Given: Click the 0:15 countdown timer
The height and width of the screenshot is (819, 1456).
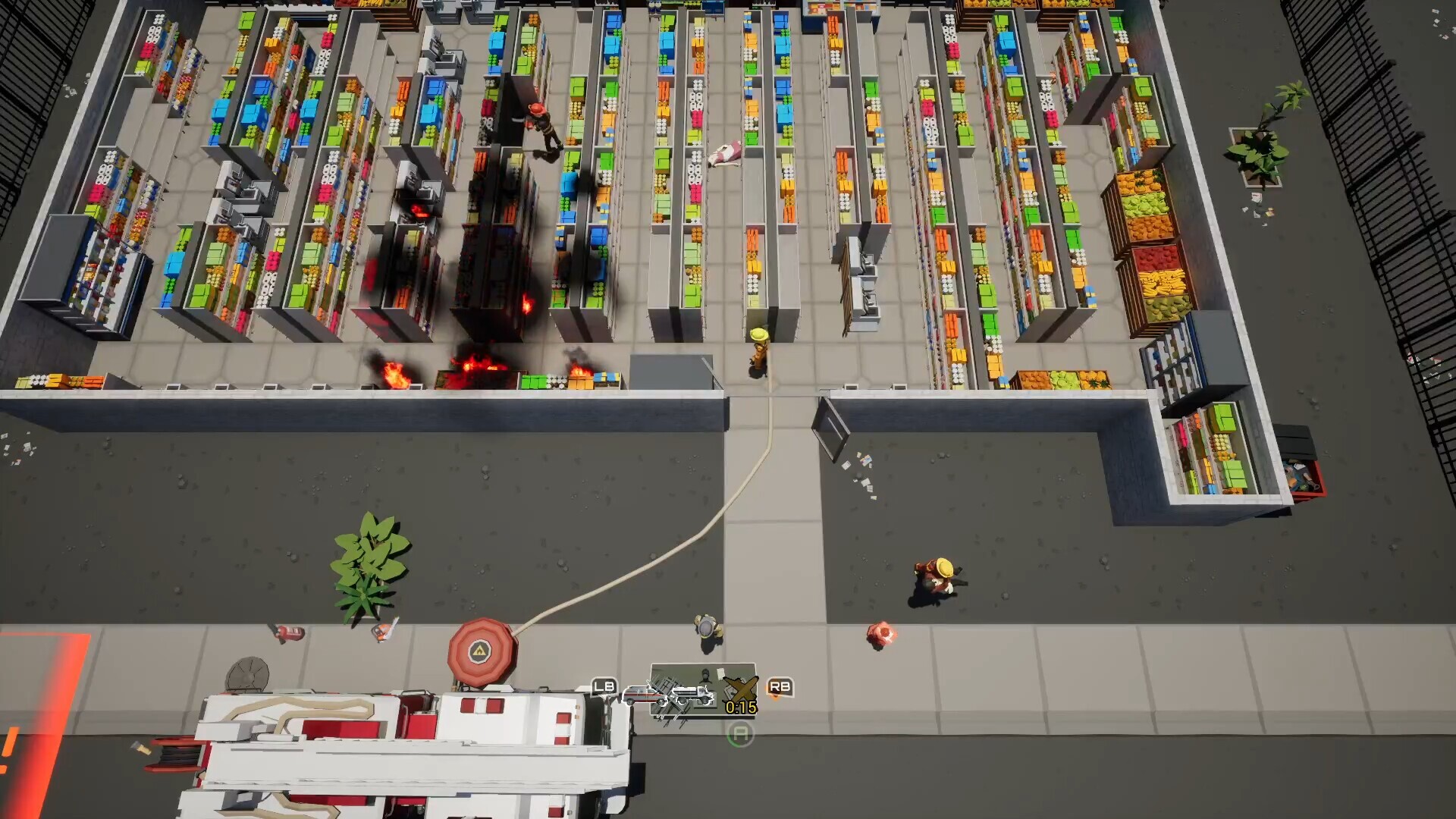Looking at the screenshot, I should [x=740, y=708].
